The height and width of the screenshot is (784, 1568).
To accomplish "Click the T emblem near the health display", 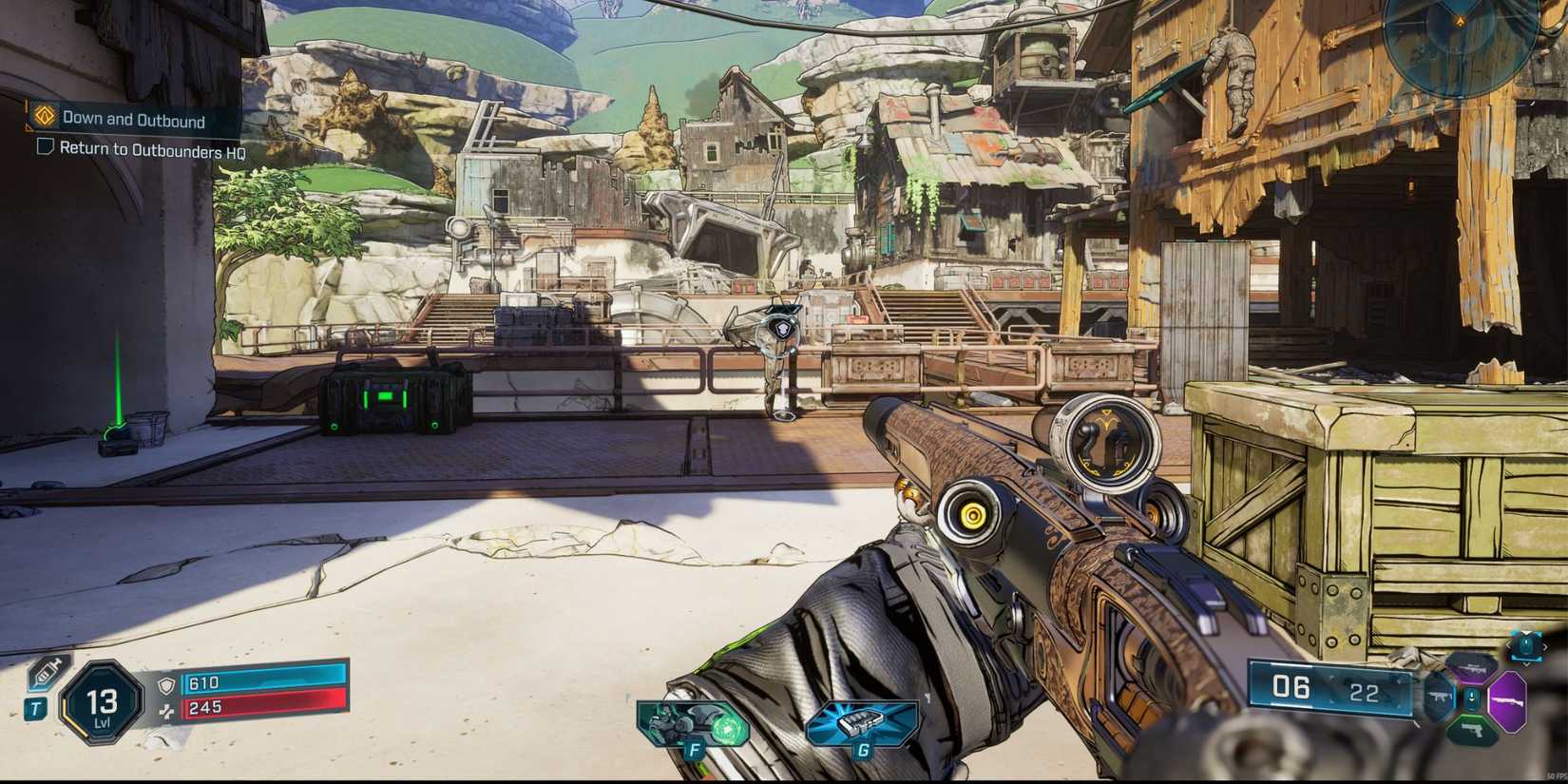I will pos(37,708).
